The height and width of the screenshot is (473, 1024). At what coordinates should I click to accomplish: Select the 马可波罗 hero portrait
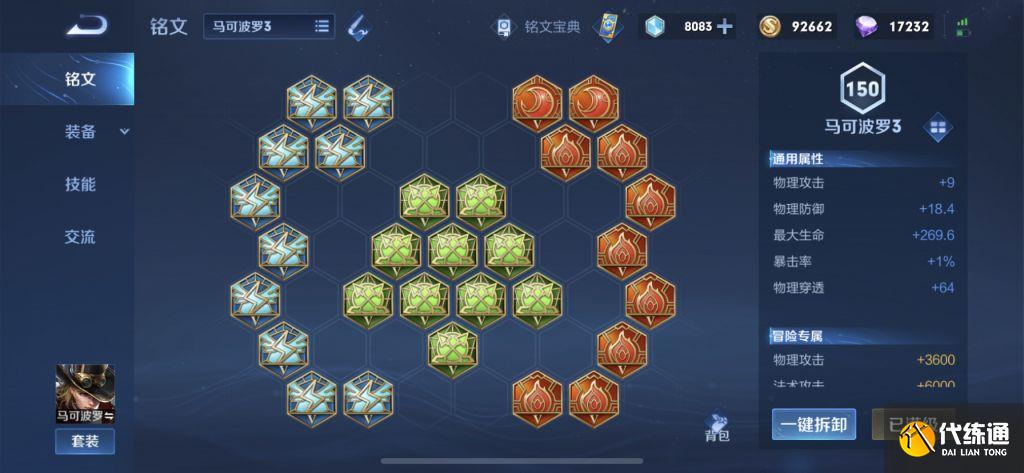(85, 393)
